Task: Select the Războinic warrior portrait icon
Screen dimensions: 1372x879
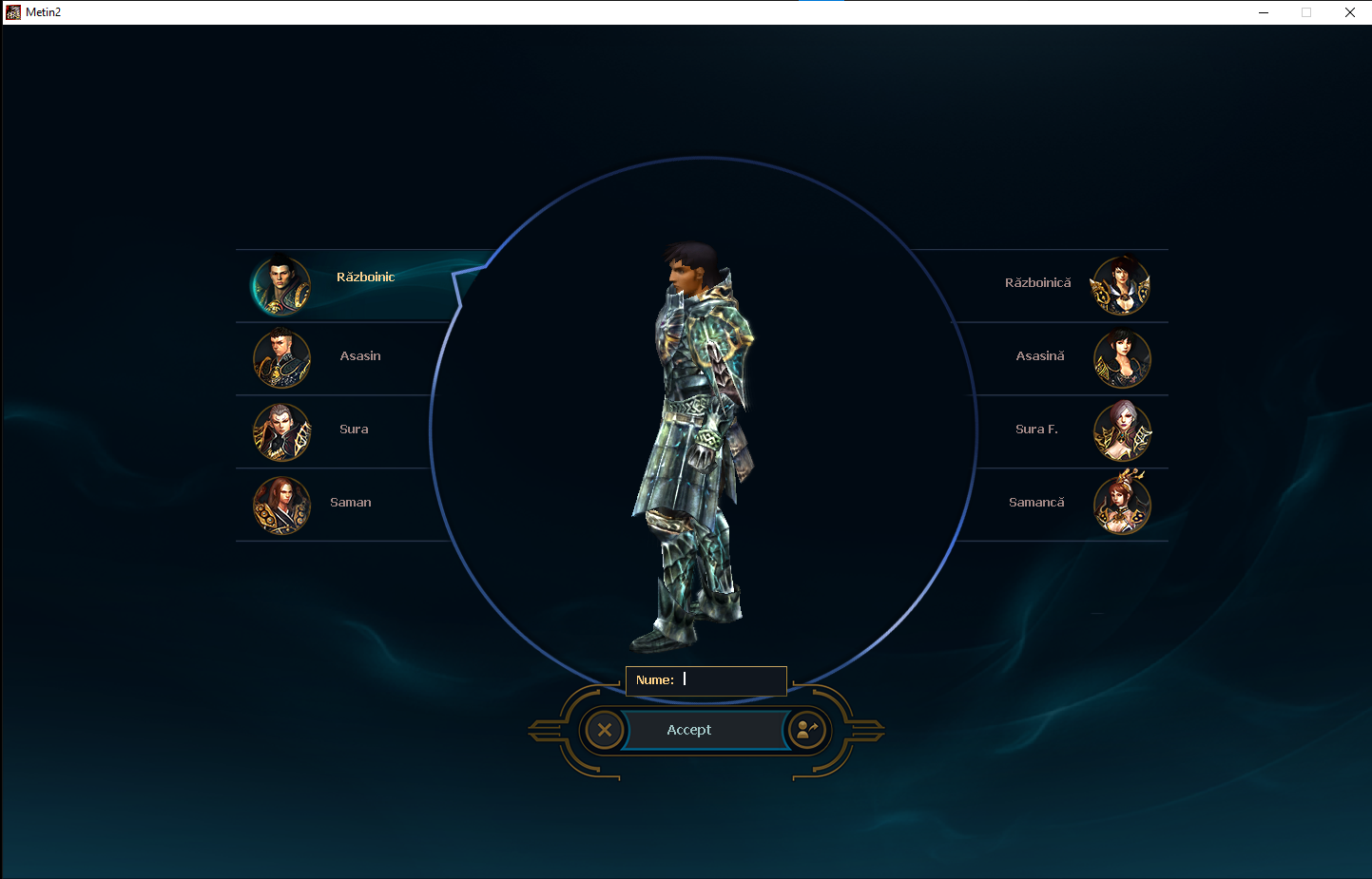Action: point(281,286)
